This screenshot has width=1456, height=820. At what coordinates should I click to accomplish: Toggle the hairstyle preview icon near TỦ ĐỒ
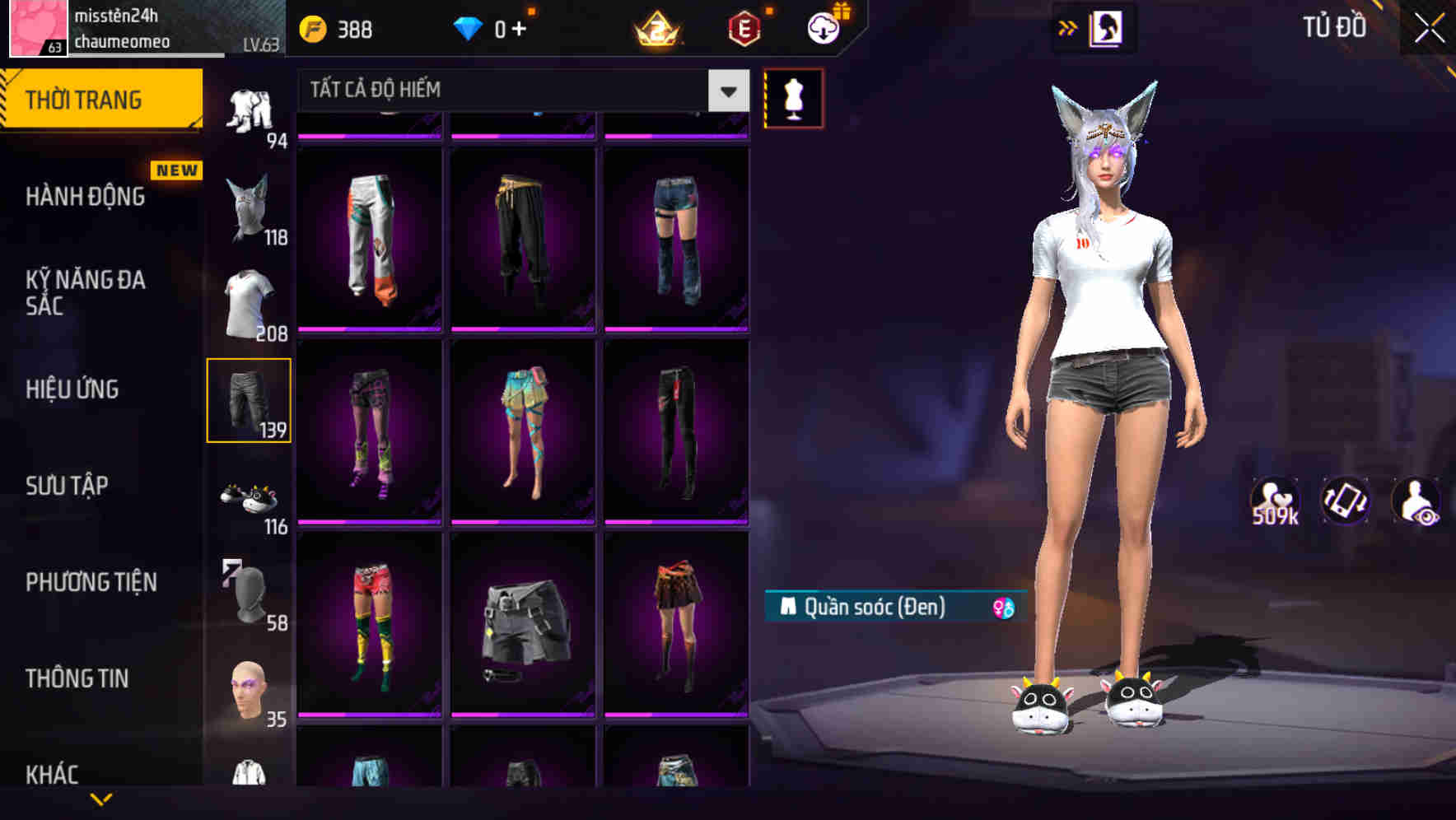pos(1105,27)
